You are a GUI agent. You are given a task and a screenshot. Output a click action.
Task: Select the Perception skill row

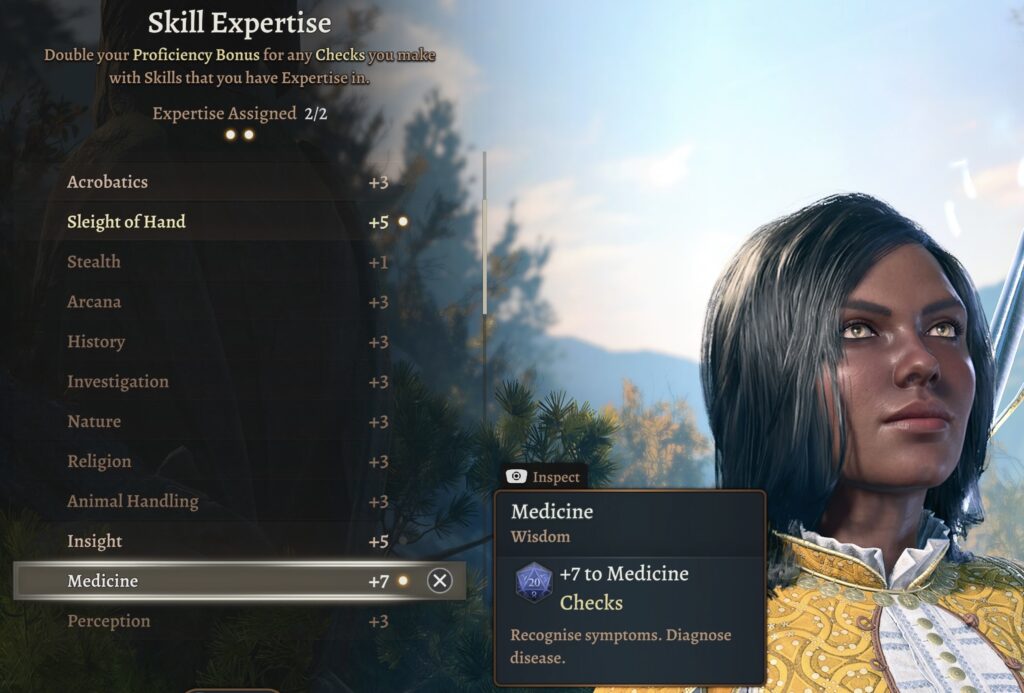point(227,621)
